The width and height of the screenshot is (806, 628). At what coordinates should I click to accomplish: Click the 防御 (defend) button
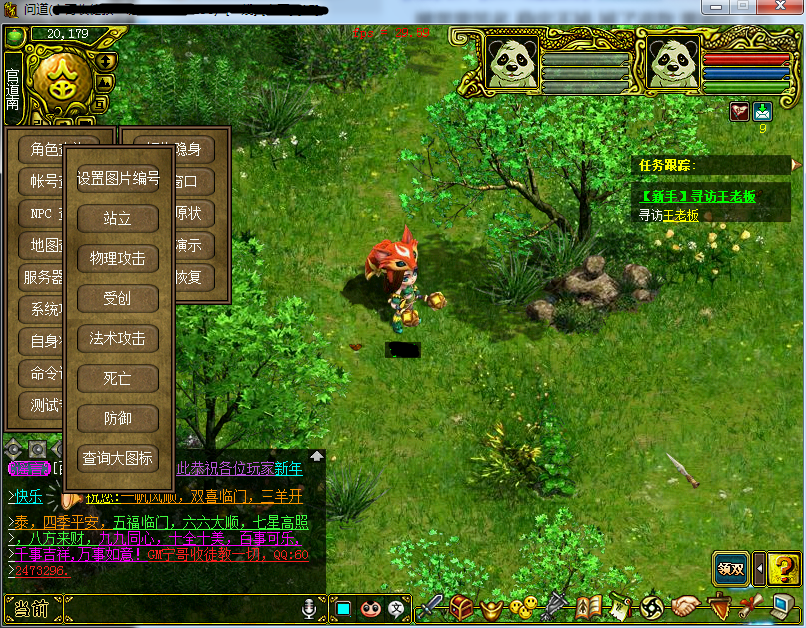click(118, 418)
